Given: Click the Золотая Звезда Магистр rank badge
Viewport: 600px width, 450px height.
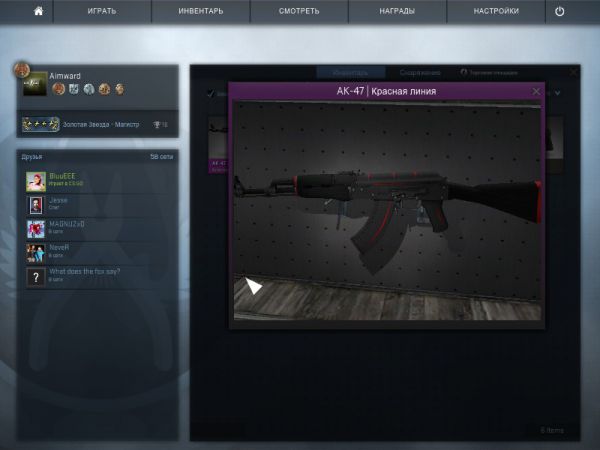Looking at the screenshot, I should 40,125.
